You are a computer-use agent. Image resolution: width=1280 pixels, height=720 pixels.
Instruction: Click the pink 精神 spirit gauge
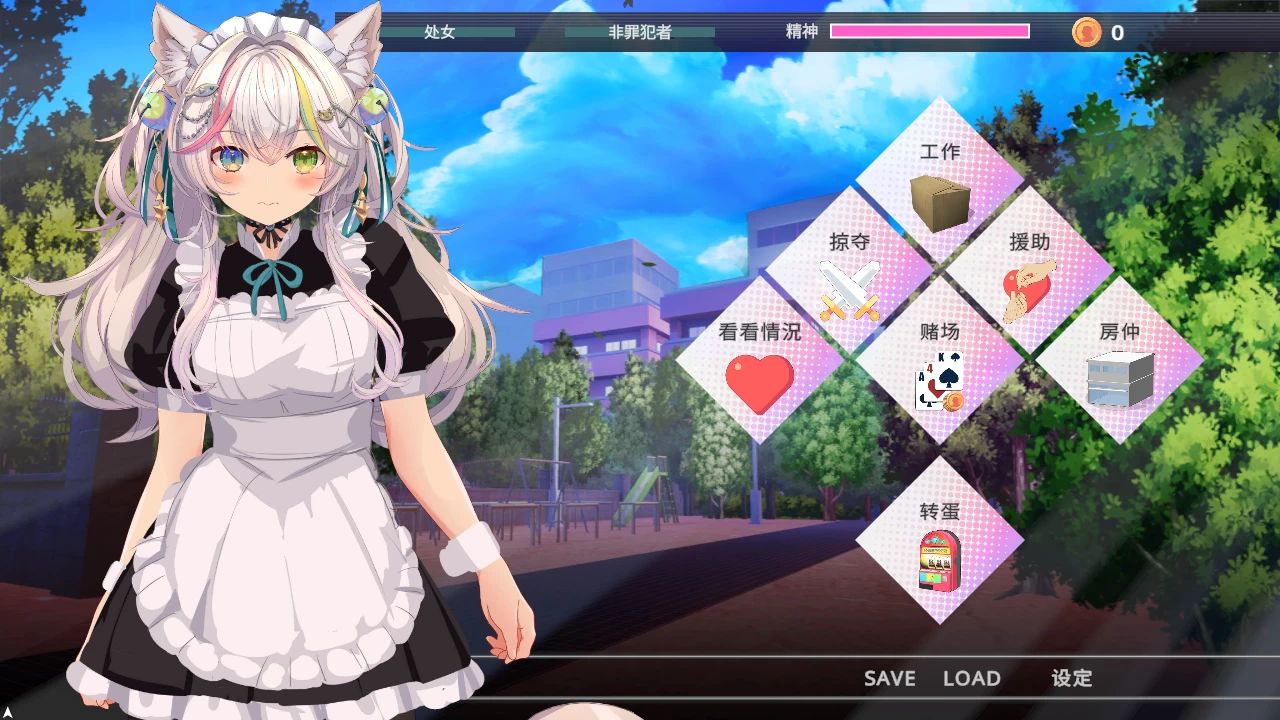[930, 31]
